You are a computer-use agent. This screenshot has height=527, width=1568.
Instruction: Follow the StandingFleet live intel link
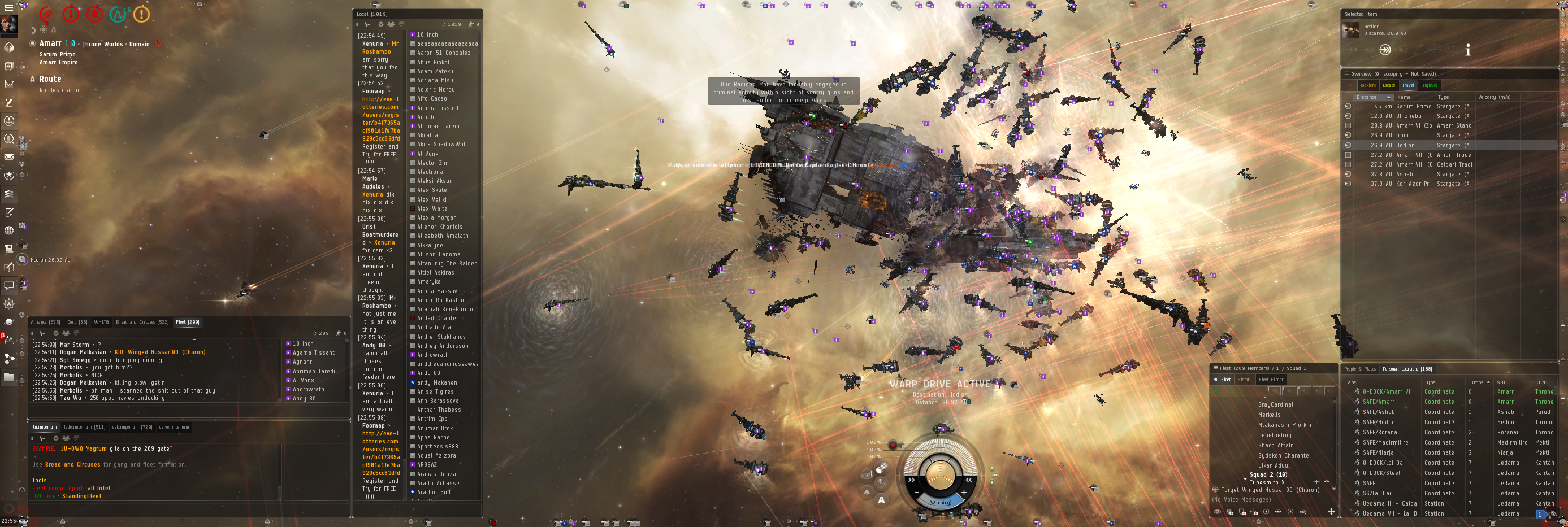[81, 496]
